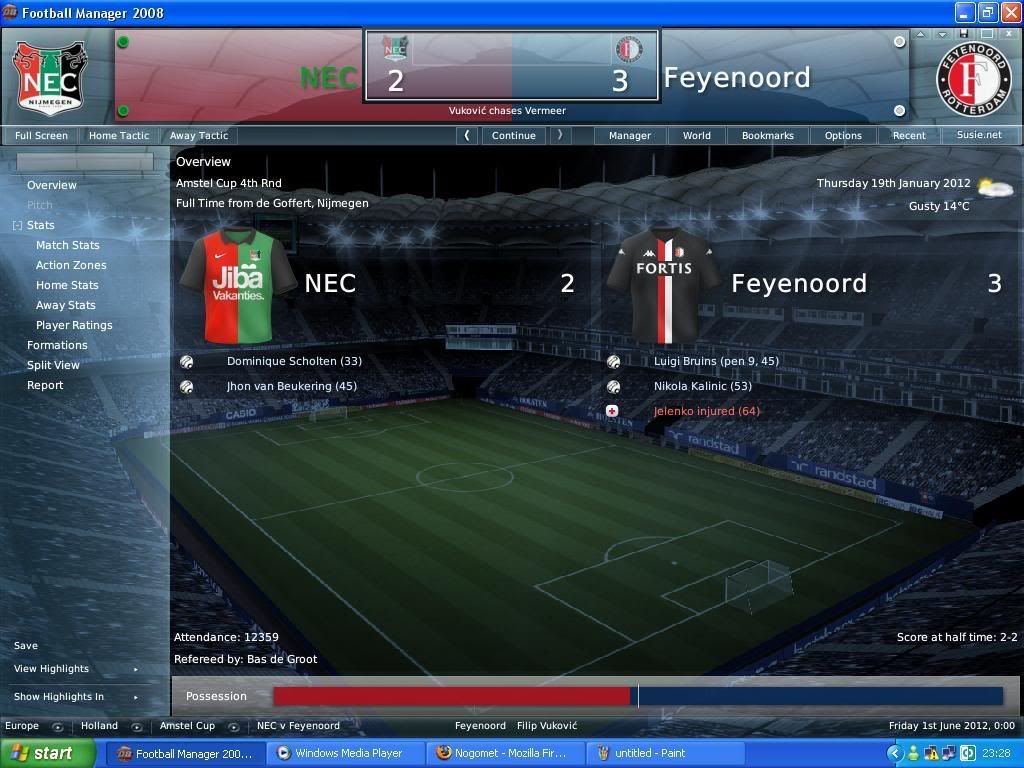Open the World menu
Viewport: 1024px width, 768px height.
[697, 135]
